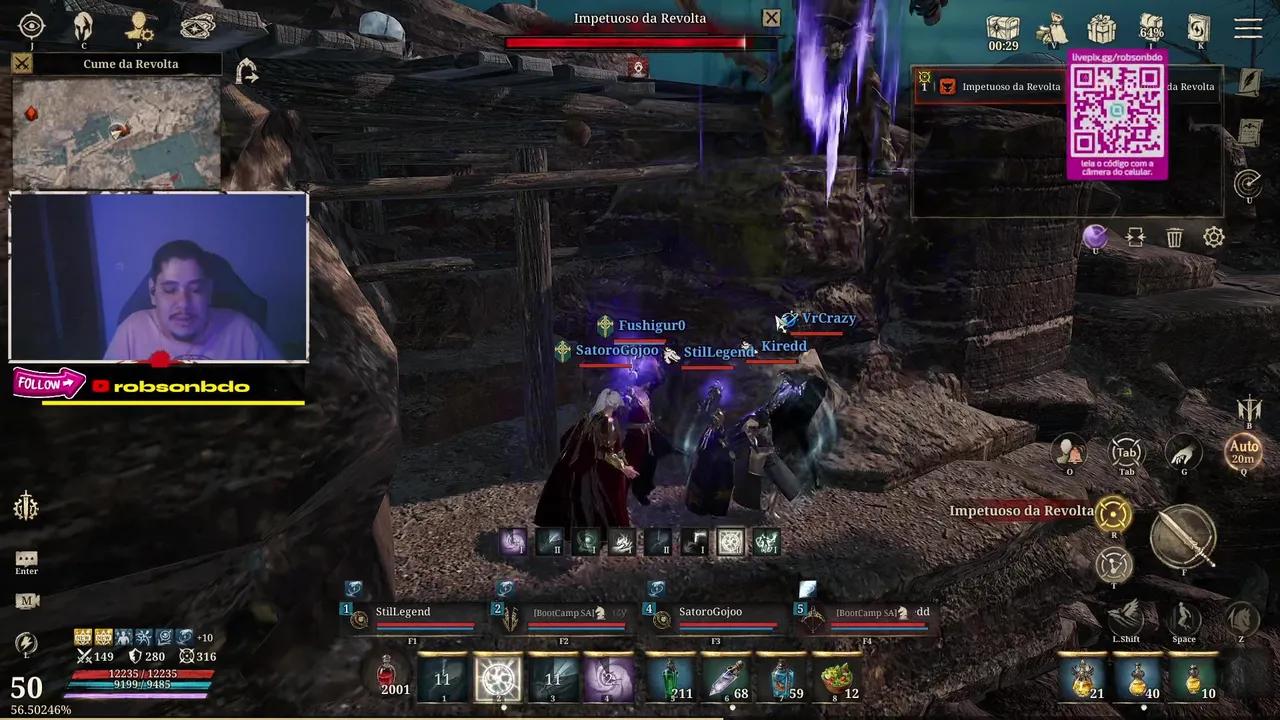The height and width of the screenshot is (720, 1280).
Task: Open the quest tracker settings gear
Action: point(1214,237)
